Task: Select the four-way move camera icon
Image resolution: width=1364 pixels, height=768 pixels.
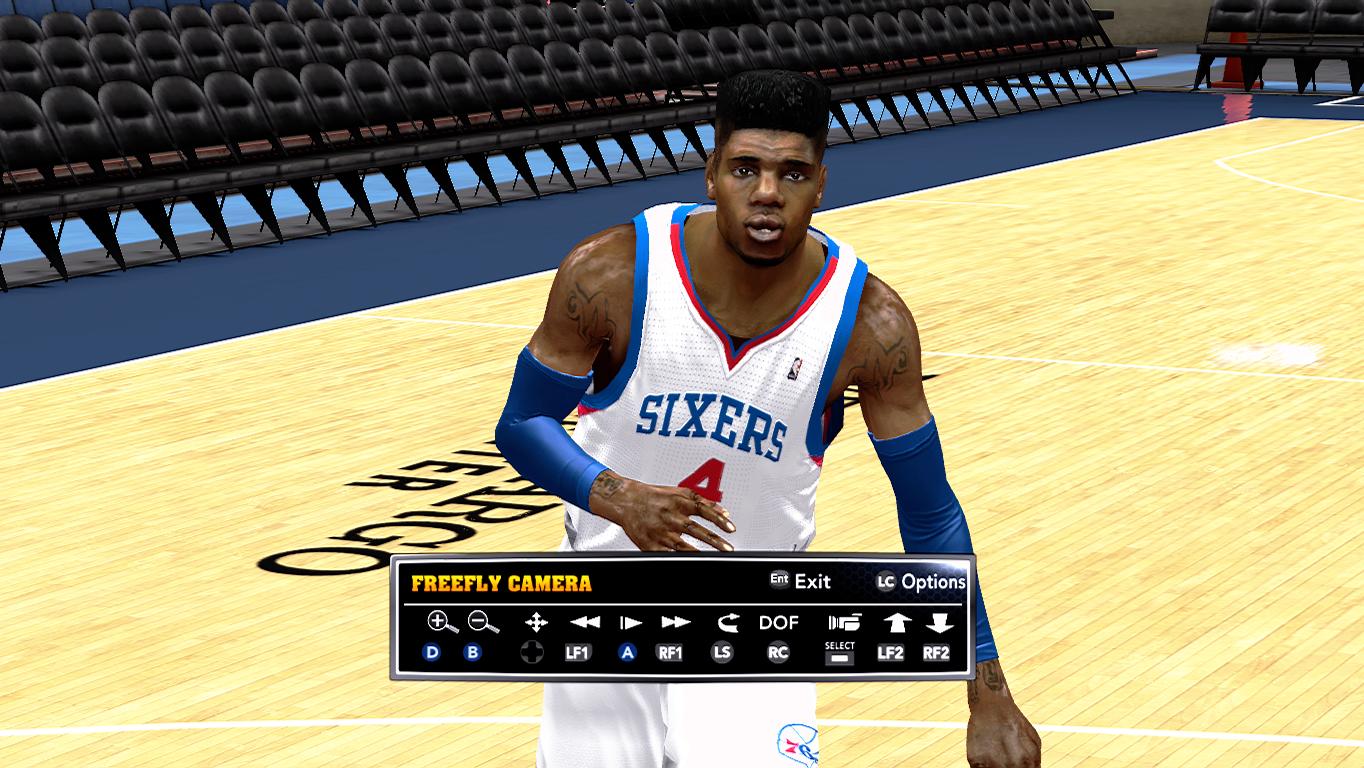Action: [536, 622]
